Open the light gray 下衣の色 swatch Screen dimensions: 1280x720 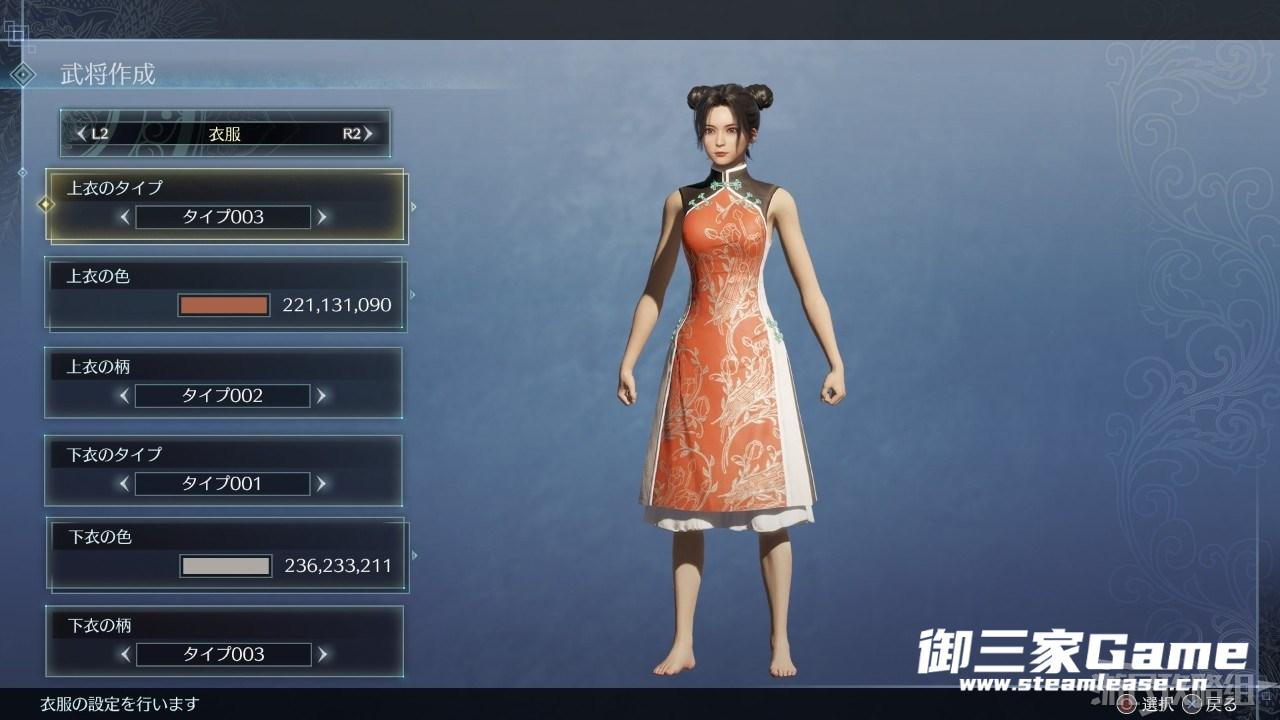[225, 566]
